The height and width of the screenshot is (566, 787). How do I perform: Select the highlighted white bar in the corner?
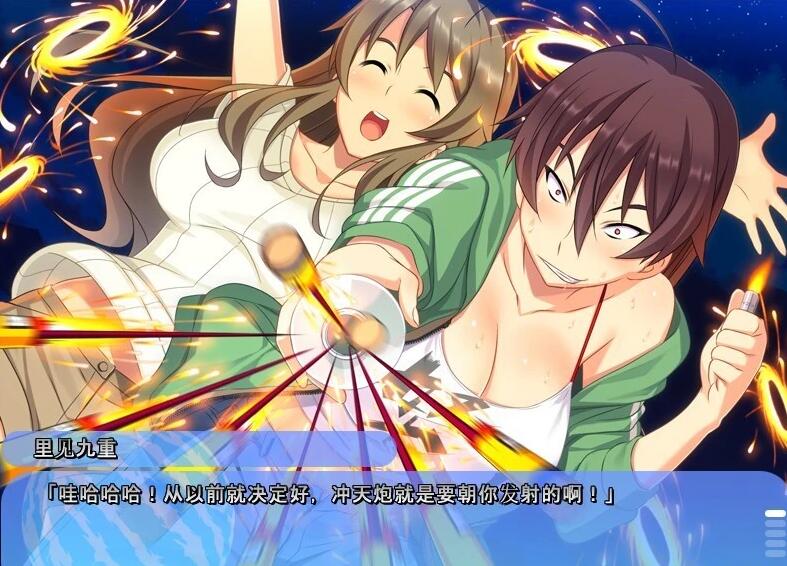click(775, 514)
